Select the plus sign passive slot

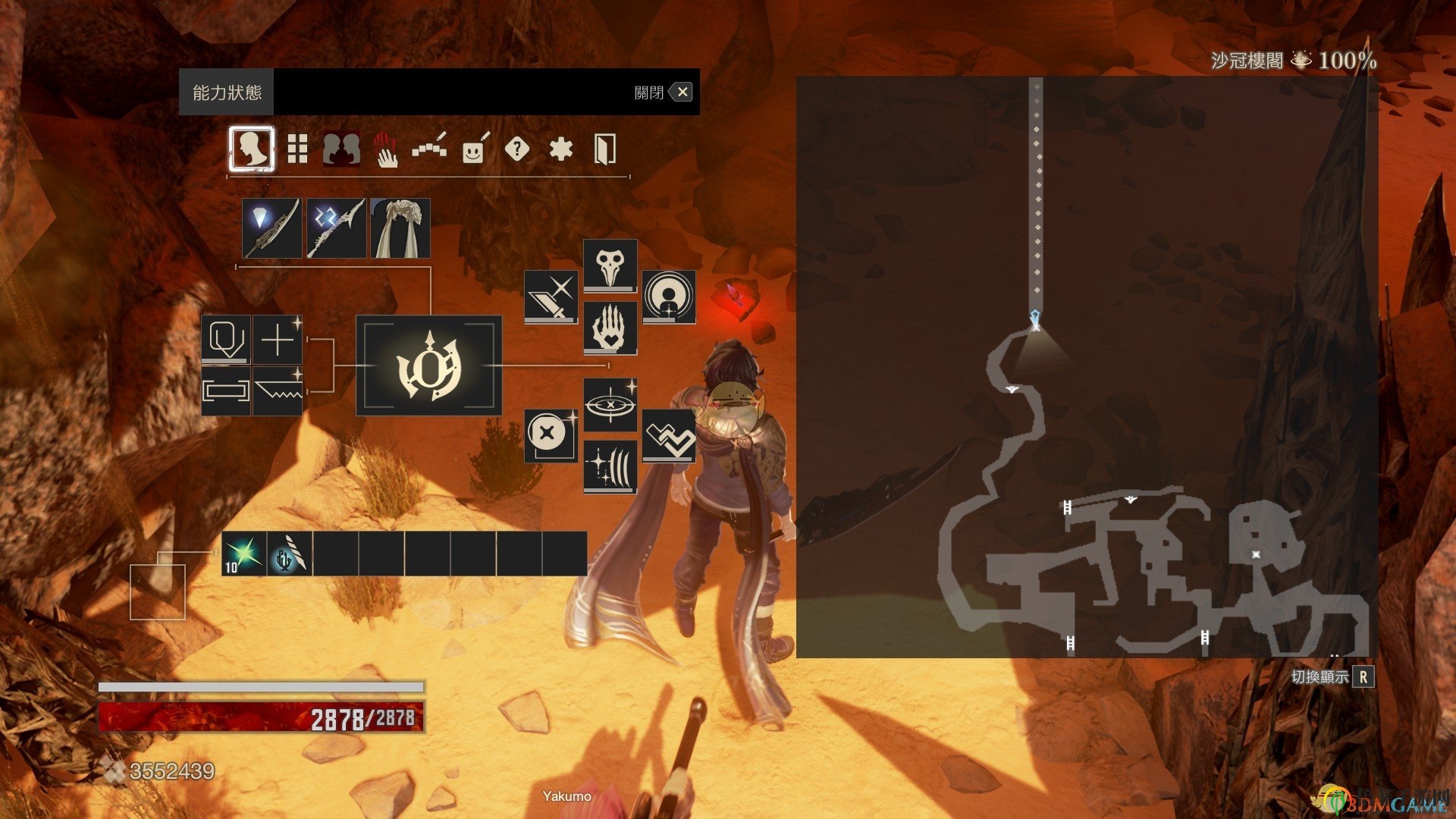pyautogui.click(x=278, y=340)
